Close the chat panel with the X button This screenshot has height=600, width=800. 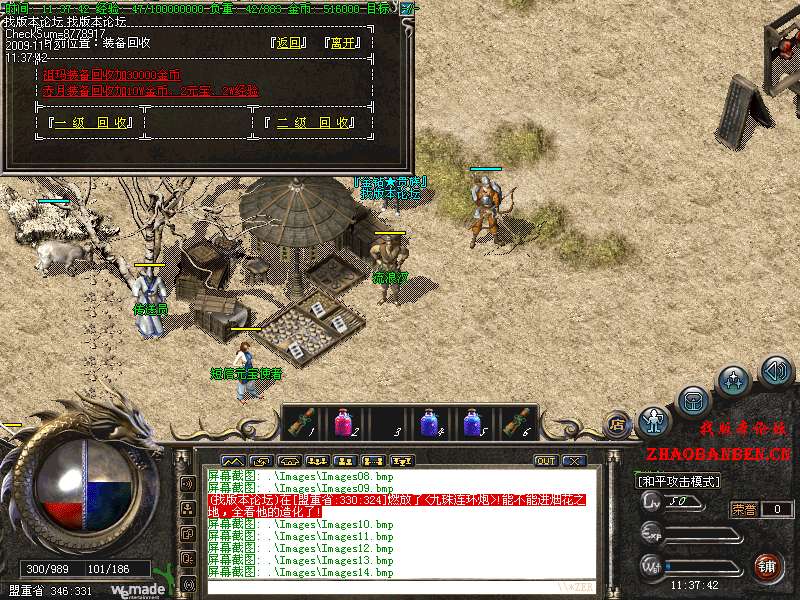(573, 461)
